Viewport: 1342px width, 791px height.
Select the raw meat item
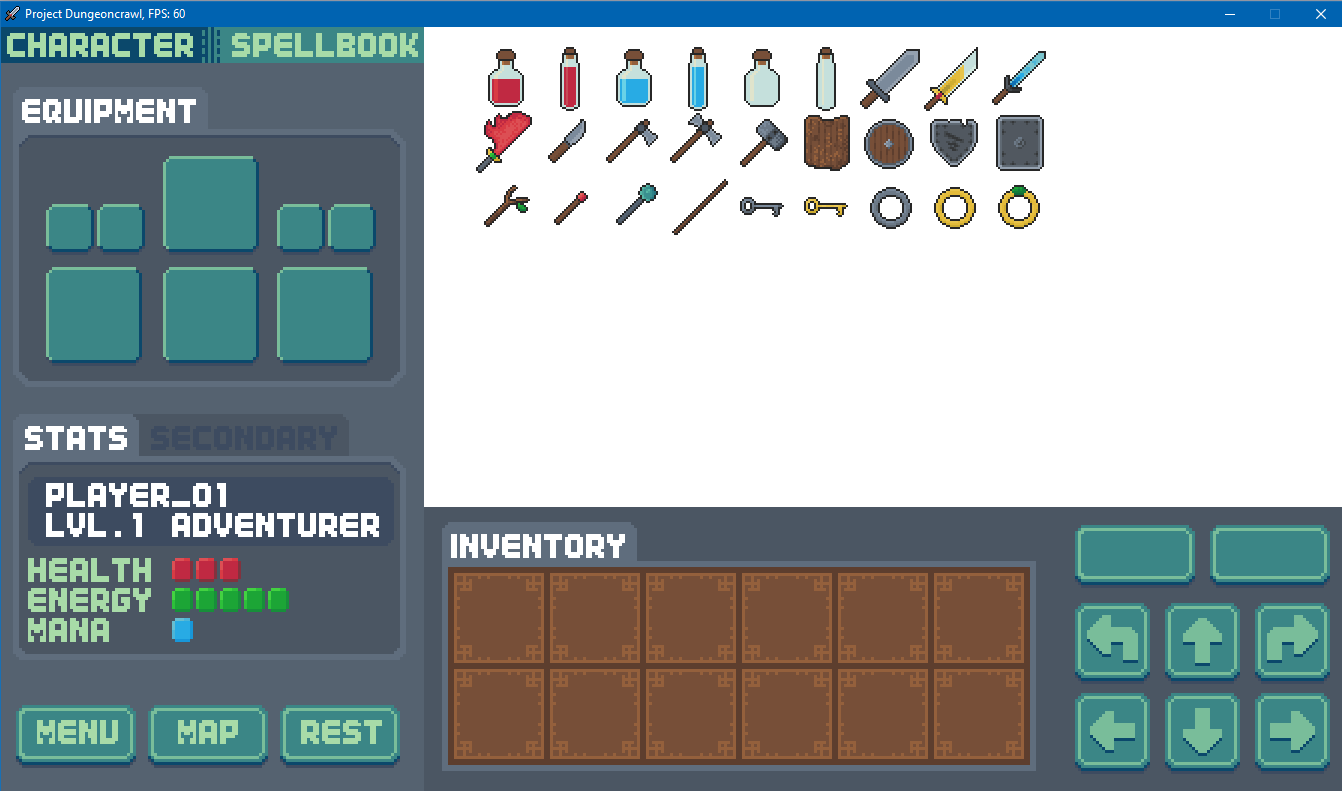[x=503, y=140]
